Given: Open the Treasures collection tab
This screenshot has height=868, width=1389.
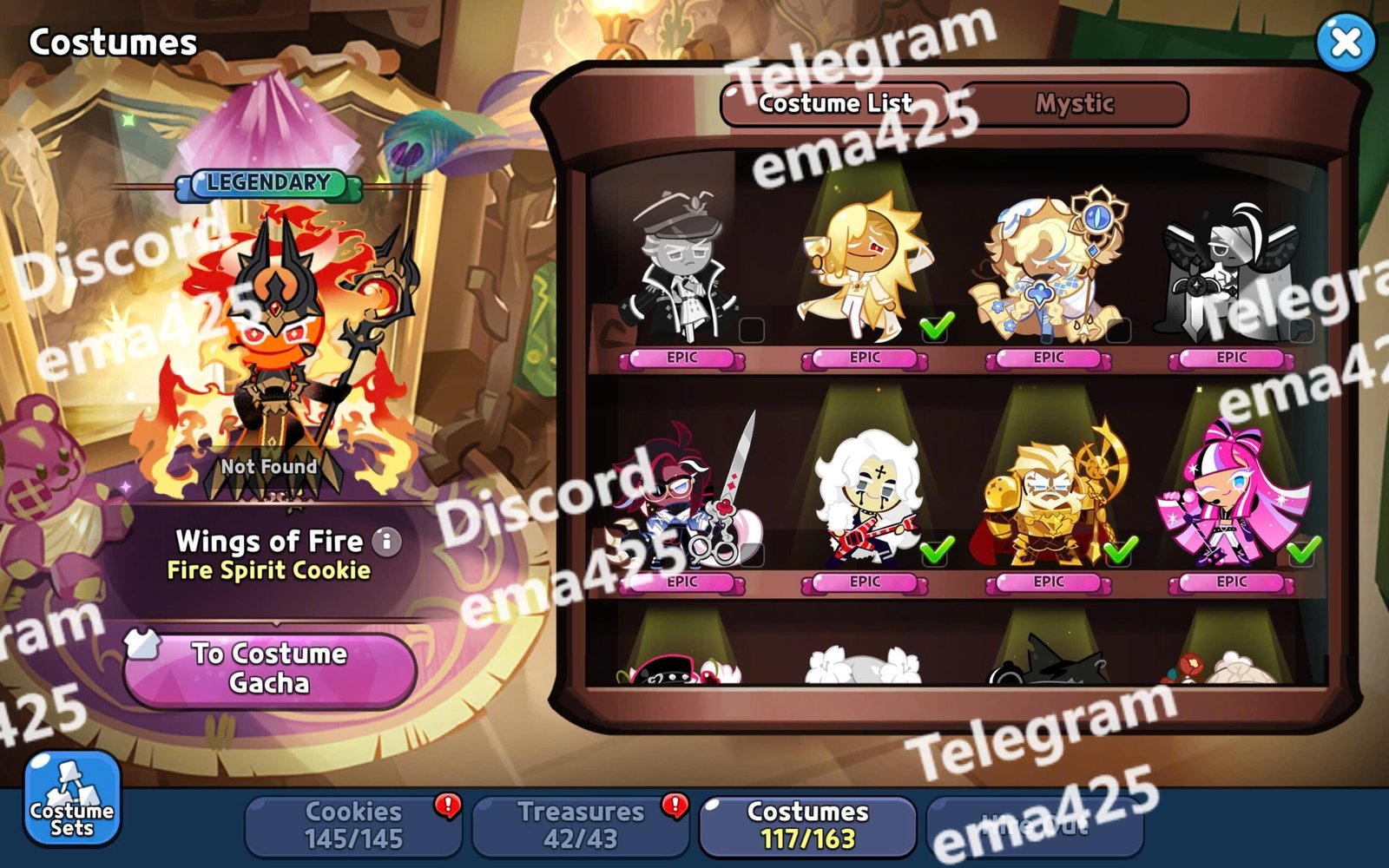Looking at the screenshot, I should coord(580,825).
